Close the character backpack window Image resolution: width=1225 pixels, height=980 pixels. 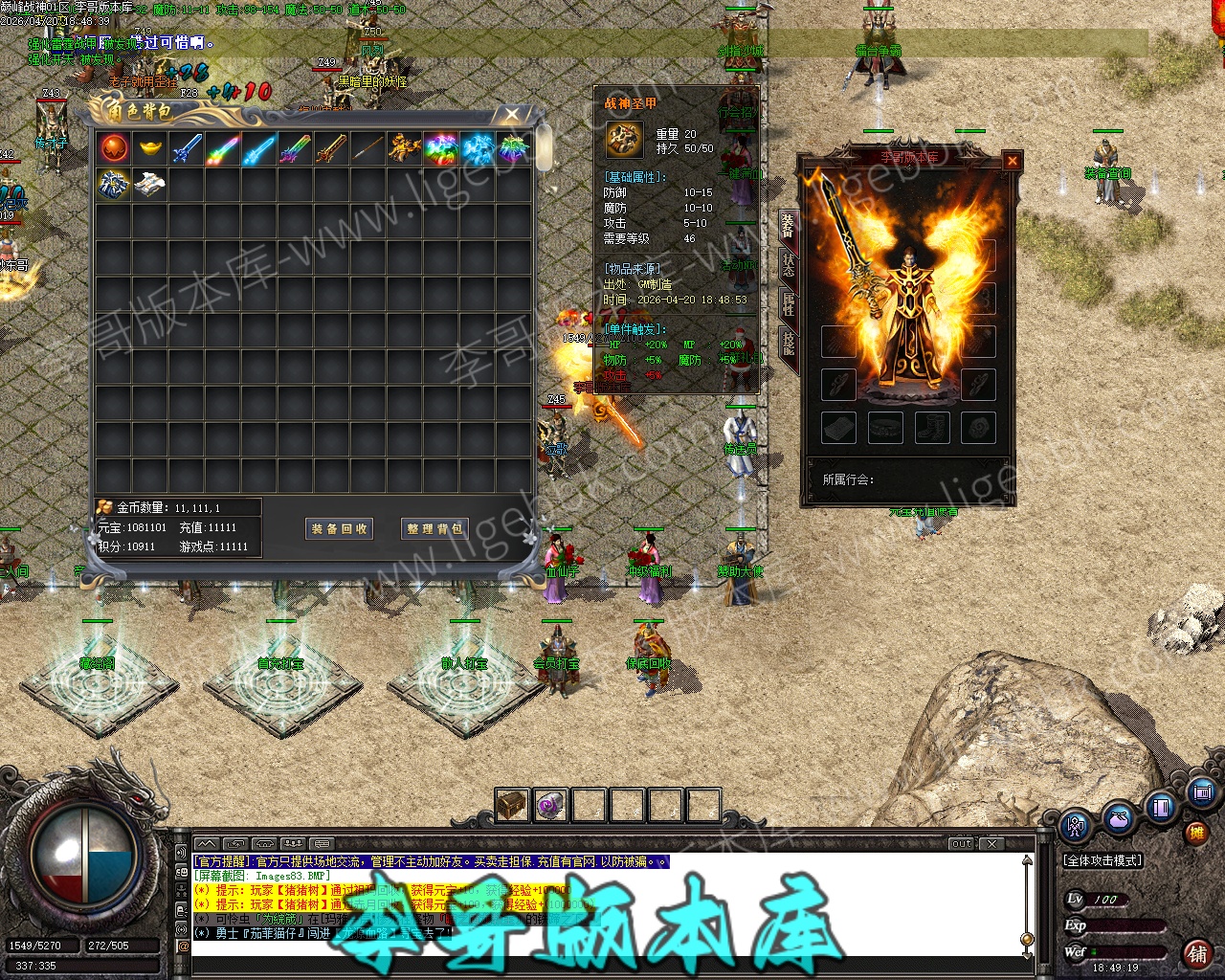click(x=512, y=115)
